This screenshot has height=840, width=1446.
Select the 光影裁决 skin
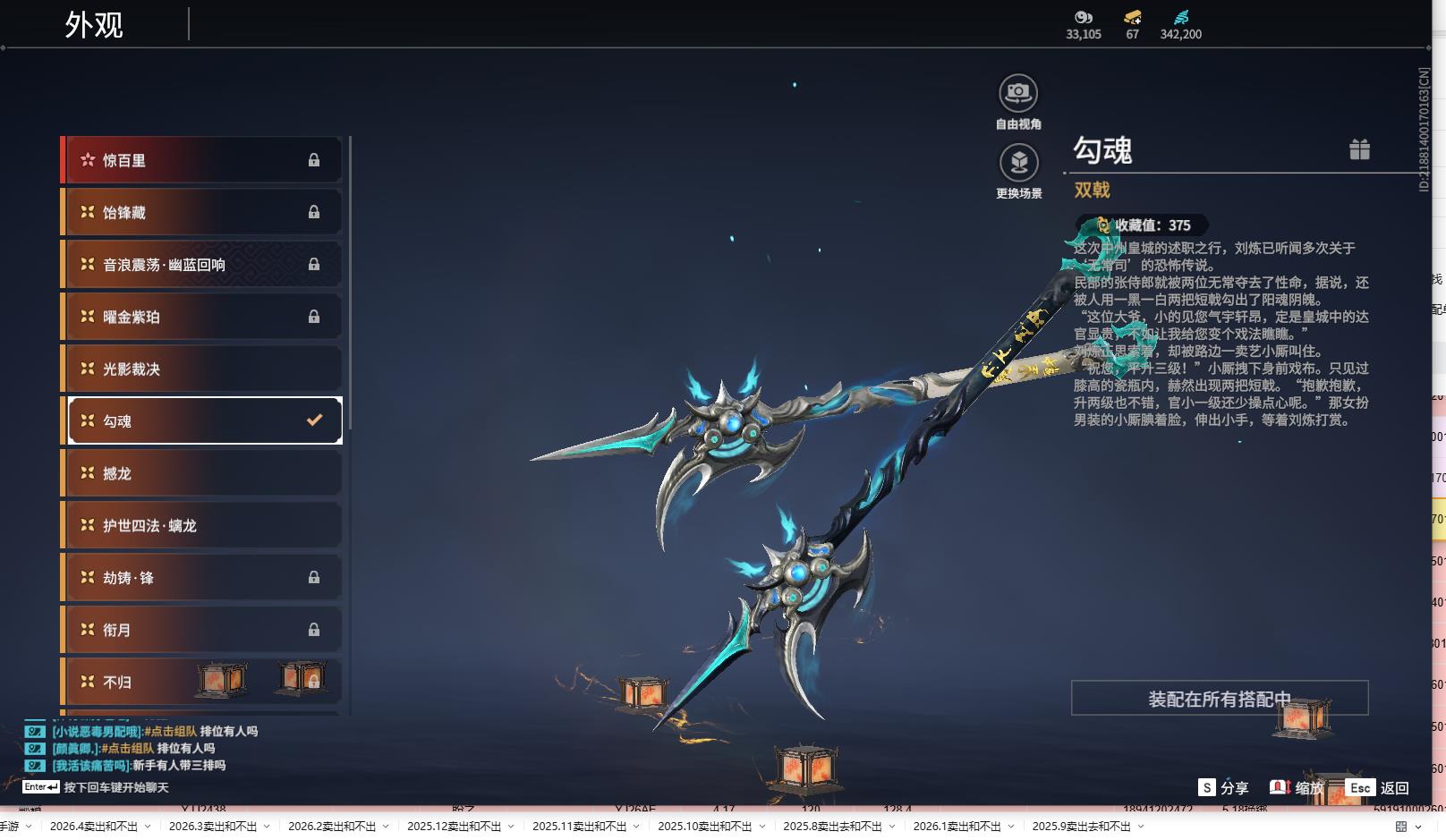pos(201,369)
